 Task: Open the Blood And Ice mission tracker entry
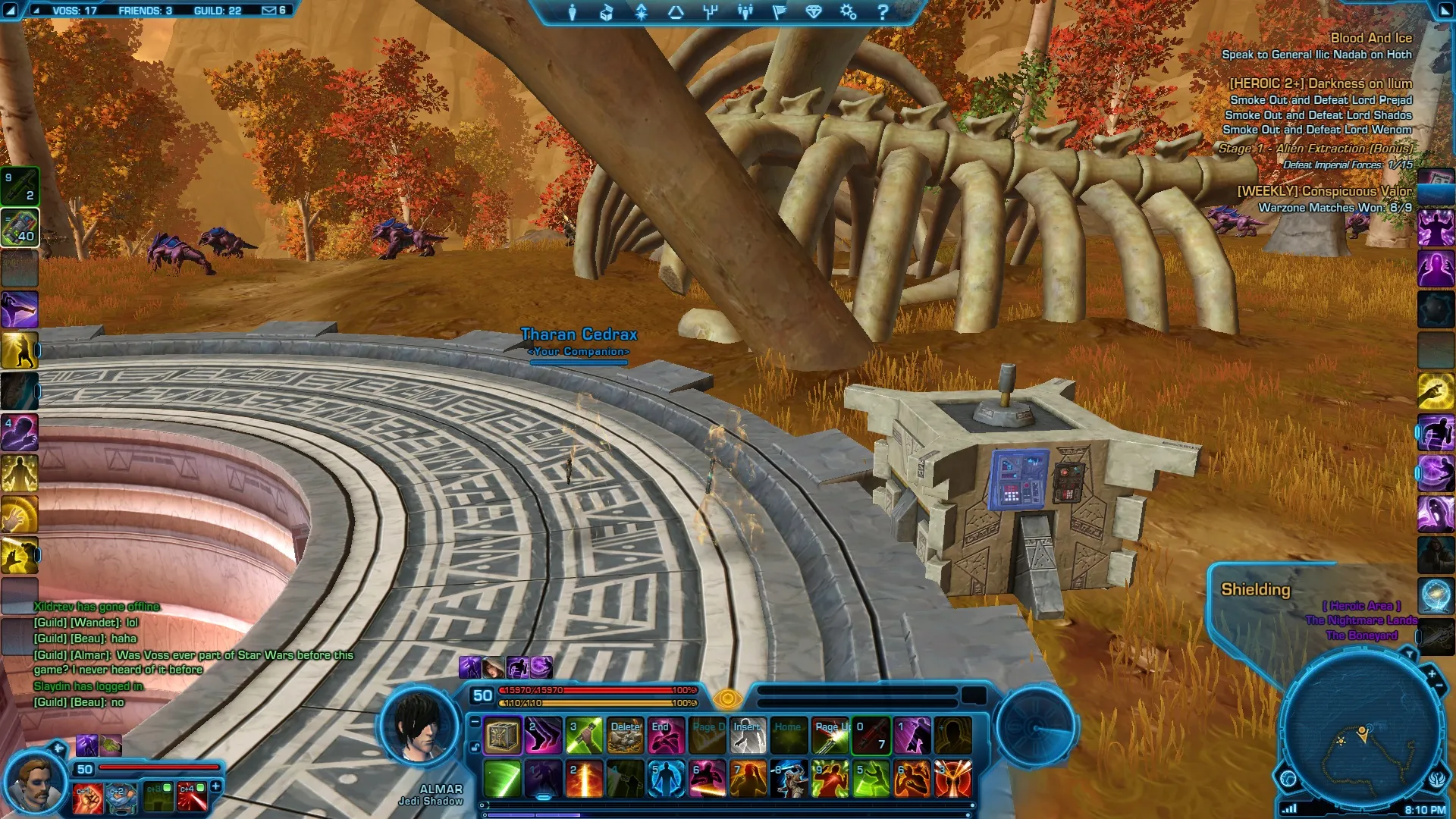point(1371,38)
